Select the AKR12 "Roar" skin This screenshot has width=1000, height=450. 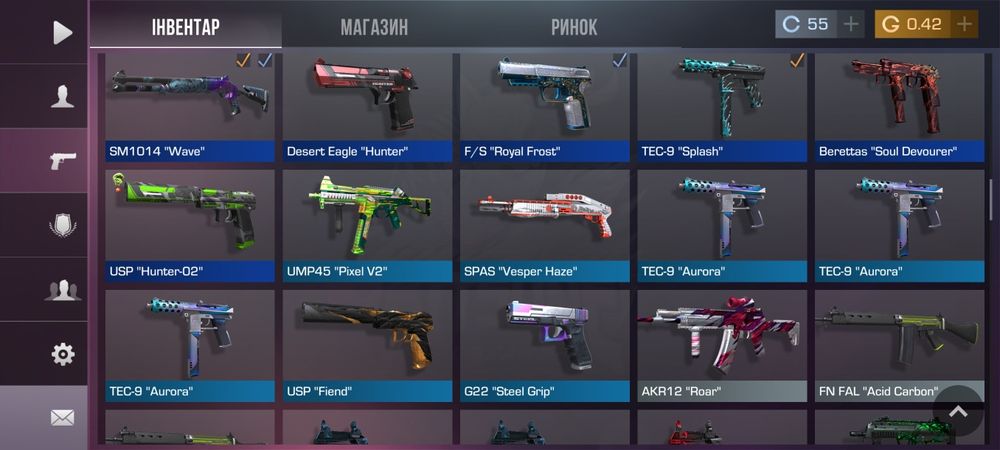[x=722, y=345]
